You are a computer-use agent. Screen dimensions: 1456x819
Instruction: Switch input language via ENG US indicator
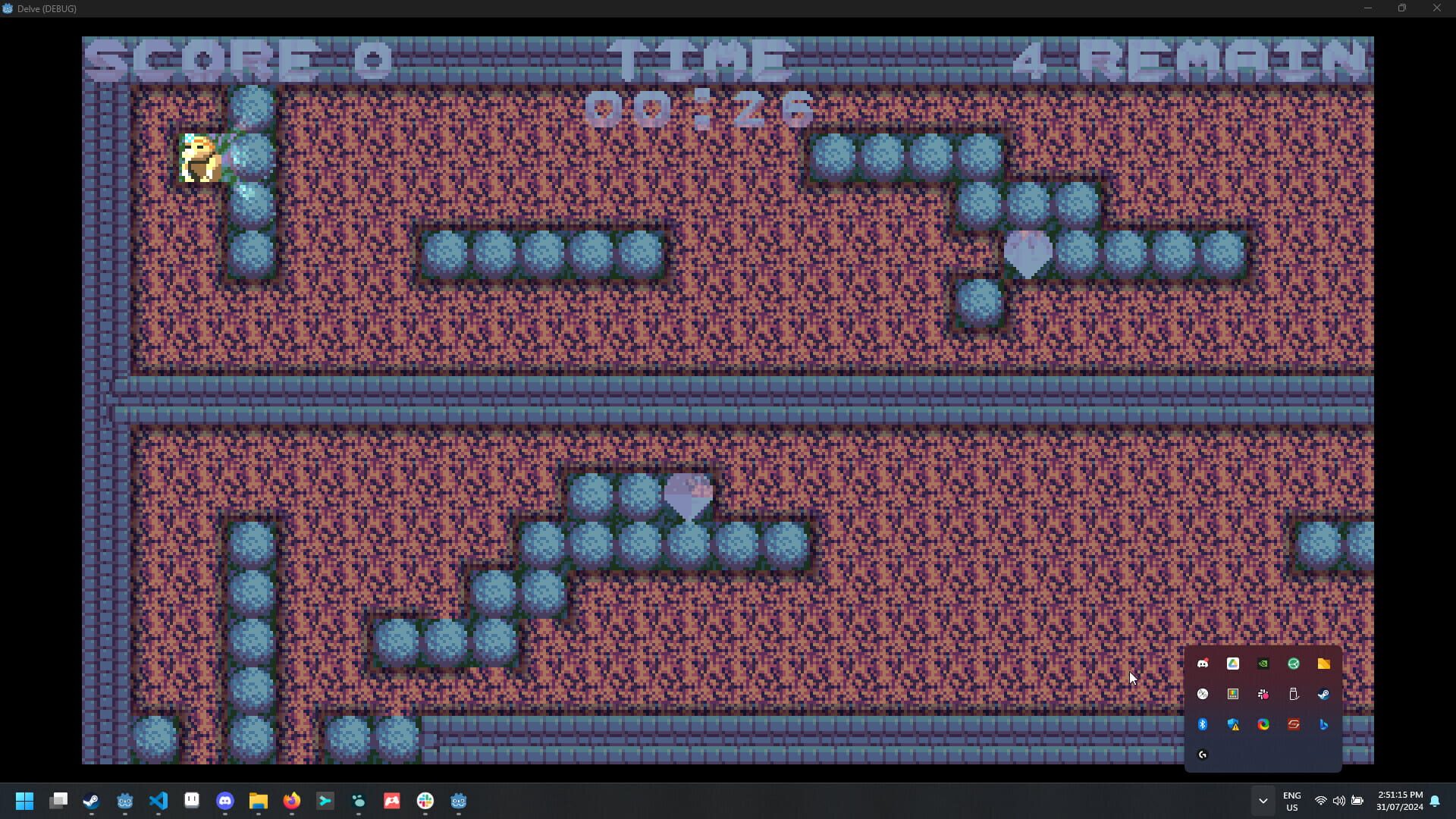pos(1291,802)
